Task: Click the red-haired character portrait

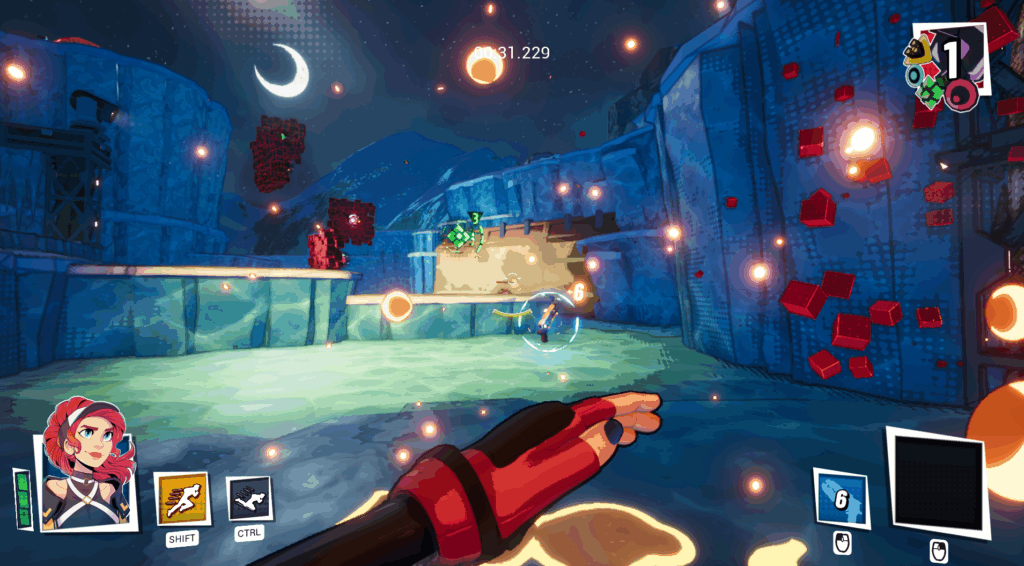Action: [87, 465]
